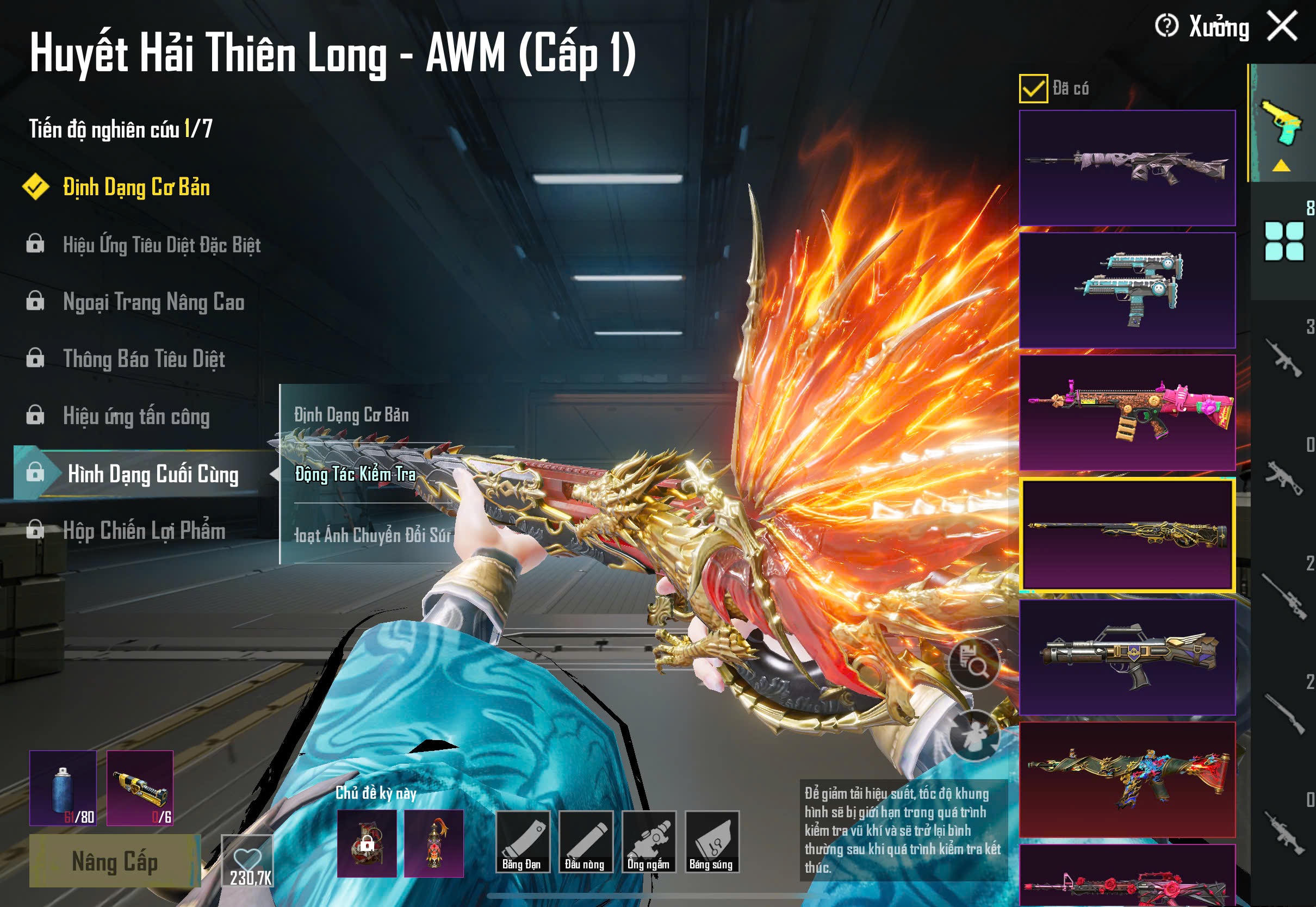The height and width of the screenshot is (907, 1316).
Task: Select the Đầu nòng muzzle attachment
Action: 585,842
